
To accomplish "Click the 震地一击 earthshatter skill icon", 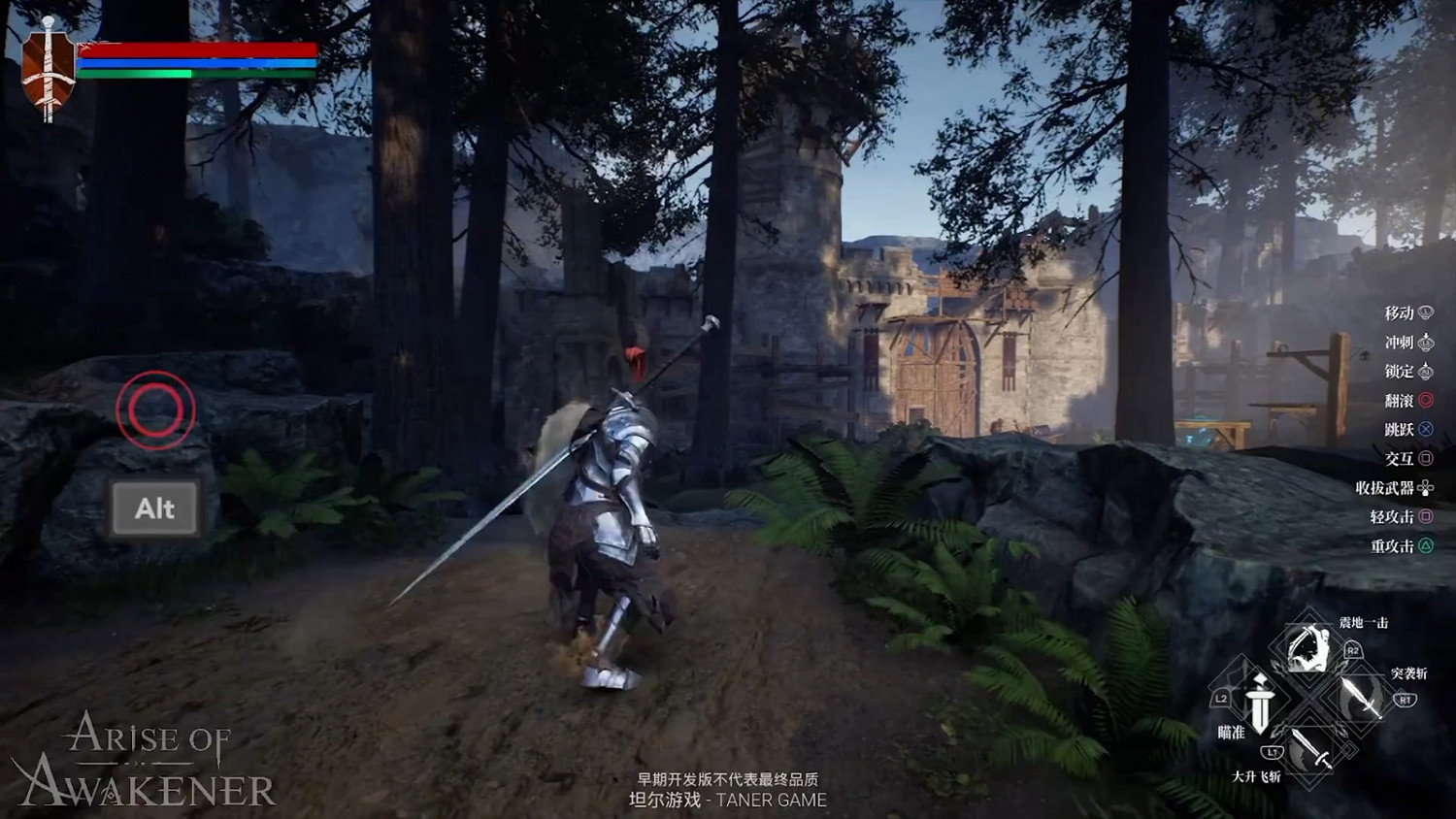I will (x=1305, y=647).
